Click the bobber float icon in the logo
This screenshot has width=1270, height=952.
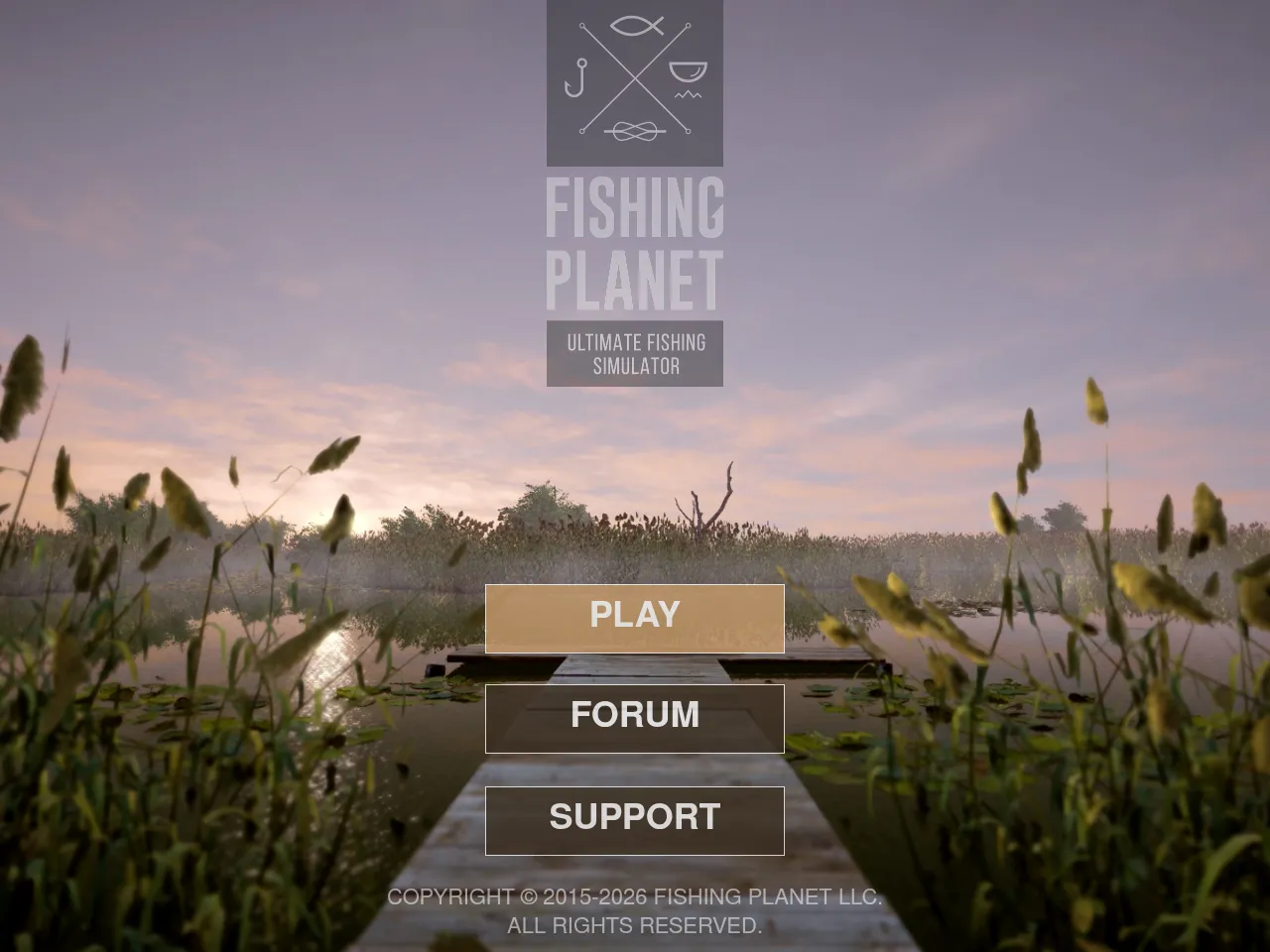click(688, 70)
